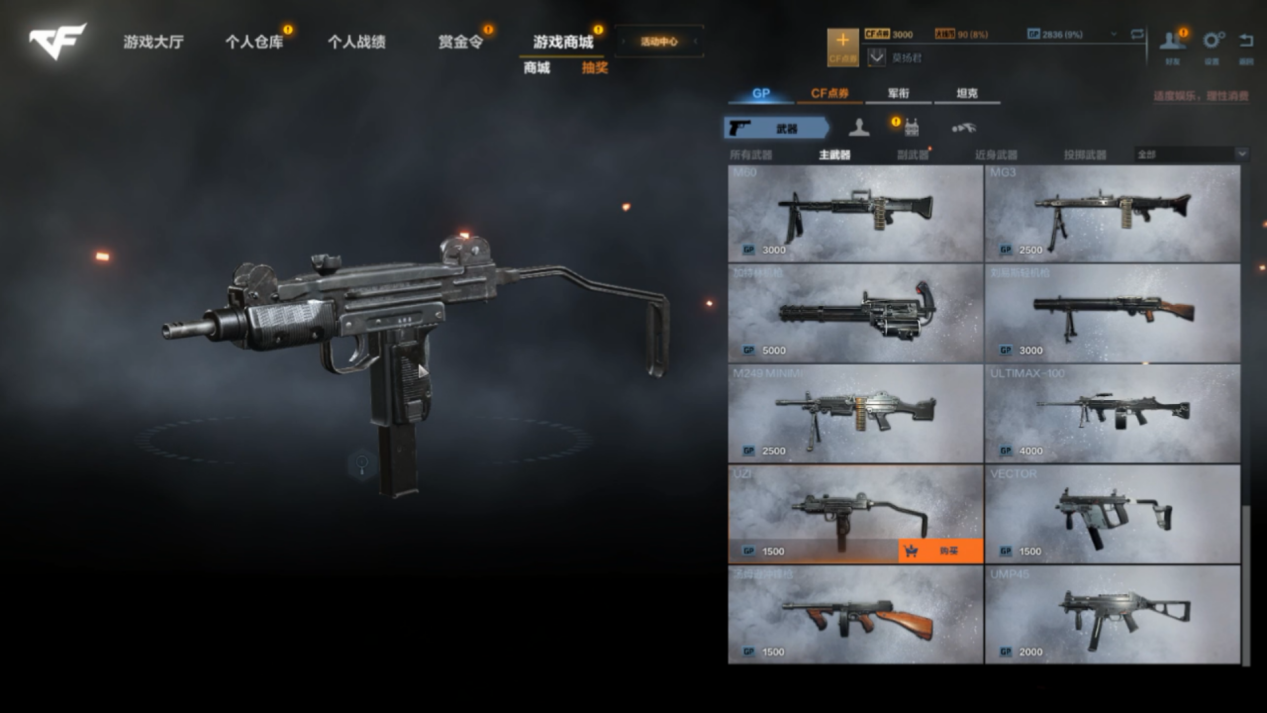Open the 赏金令 bounty pass
1267x713 pixels.
pos(460,42)
